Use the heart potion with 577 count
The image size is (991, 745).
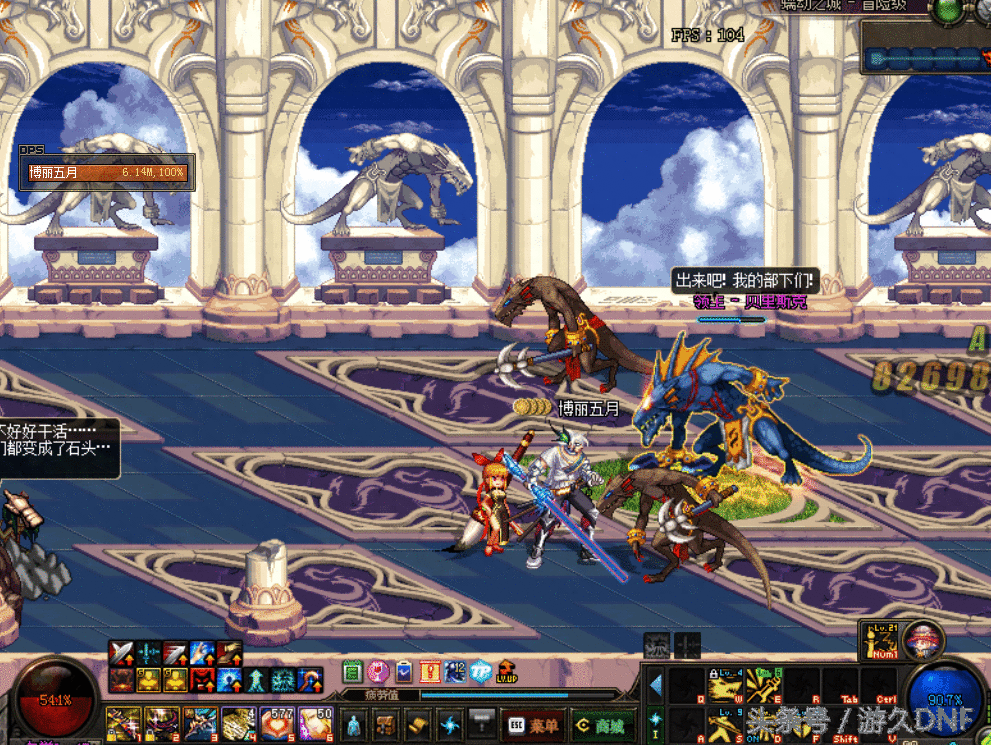[277, 722]
